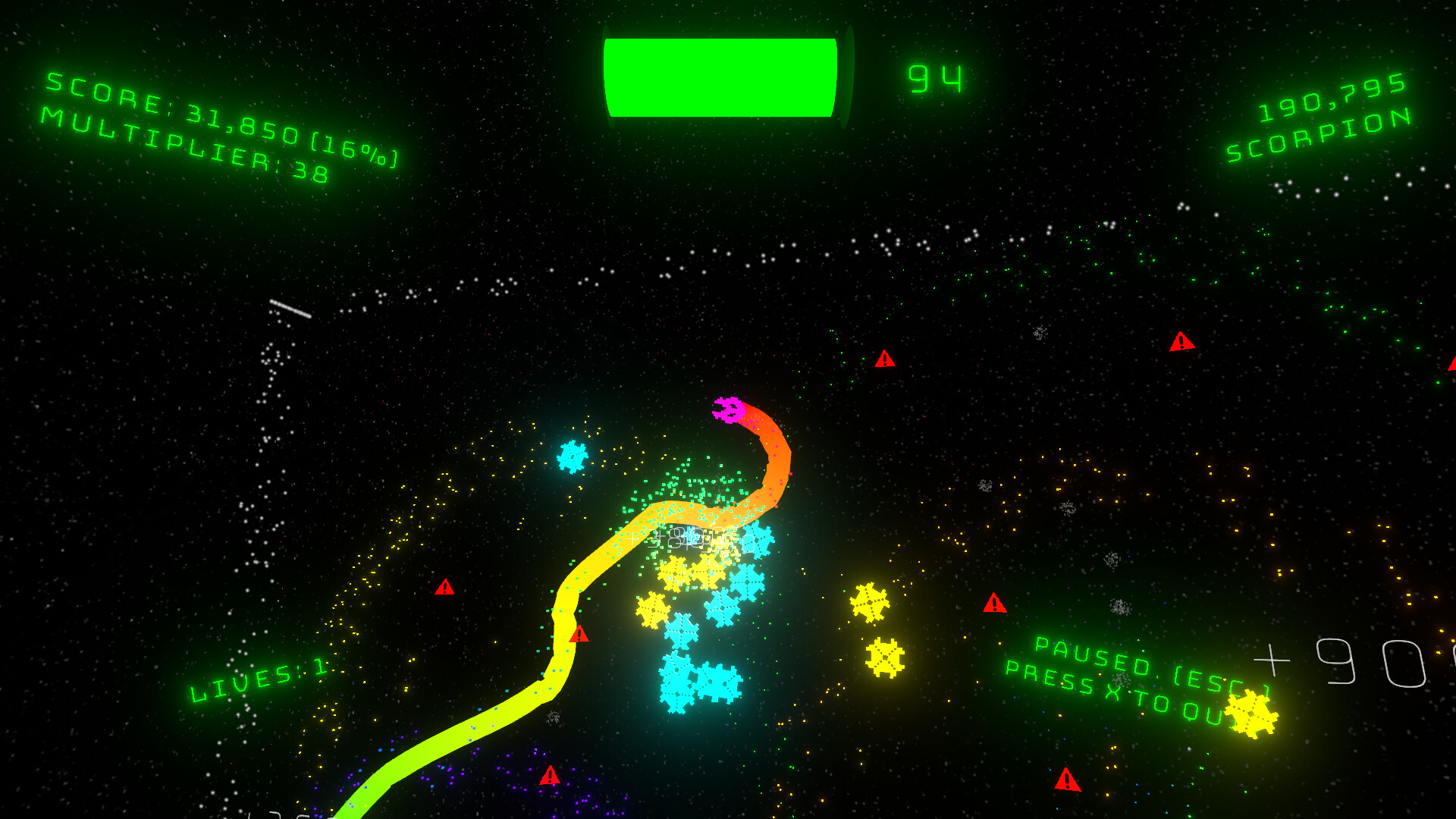Click the lone cyan gear on the left
Image resolution: width=1456 pixels, height=819 pixels.
[x=574, y=455]
